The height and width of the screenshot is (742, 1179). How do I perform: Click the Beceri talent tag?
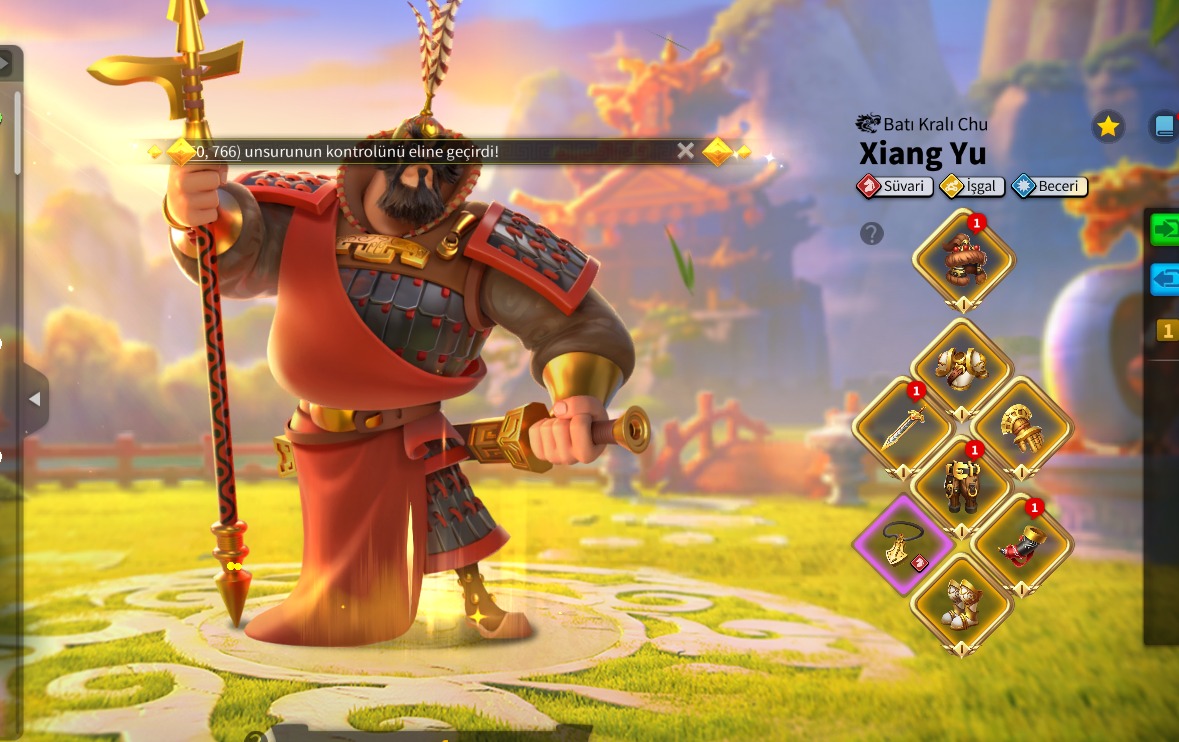click(x=1050, y=186)
